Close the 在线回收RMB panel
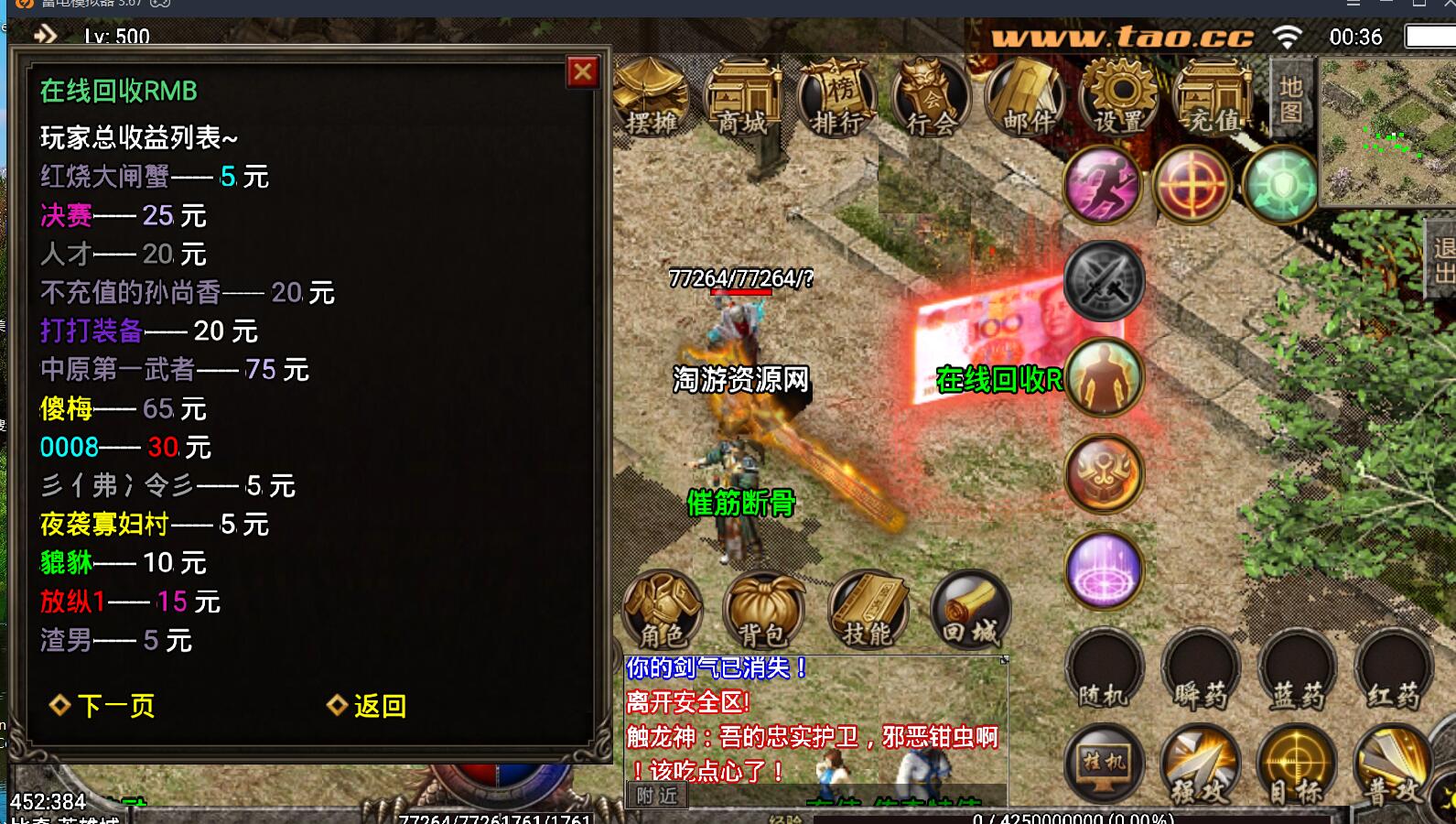 coord(583,72)
